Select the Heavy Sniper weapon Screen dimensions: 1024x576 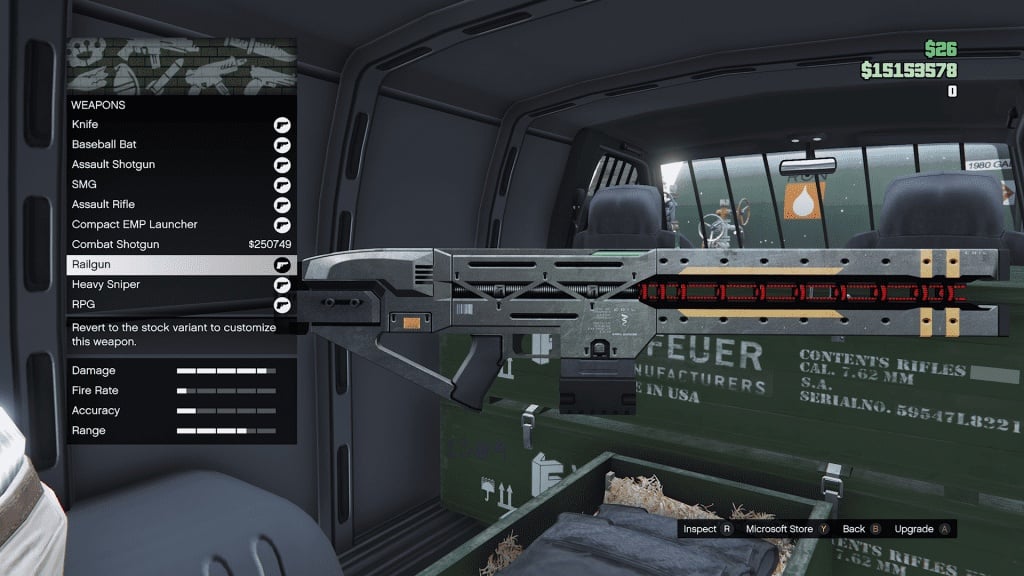coord(181,285)
